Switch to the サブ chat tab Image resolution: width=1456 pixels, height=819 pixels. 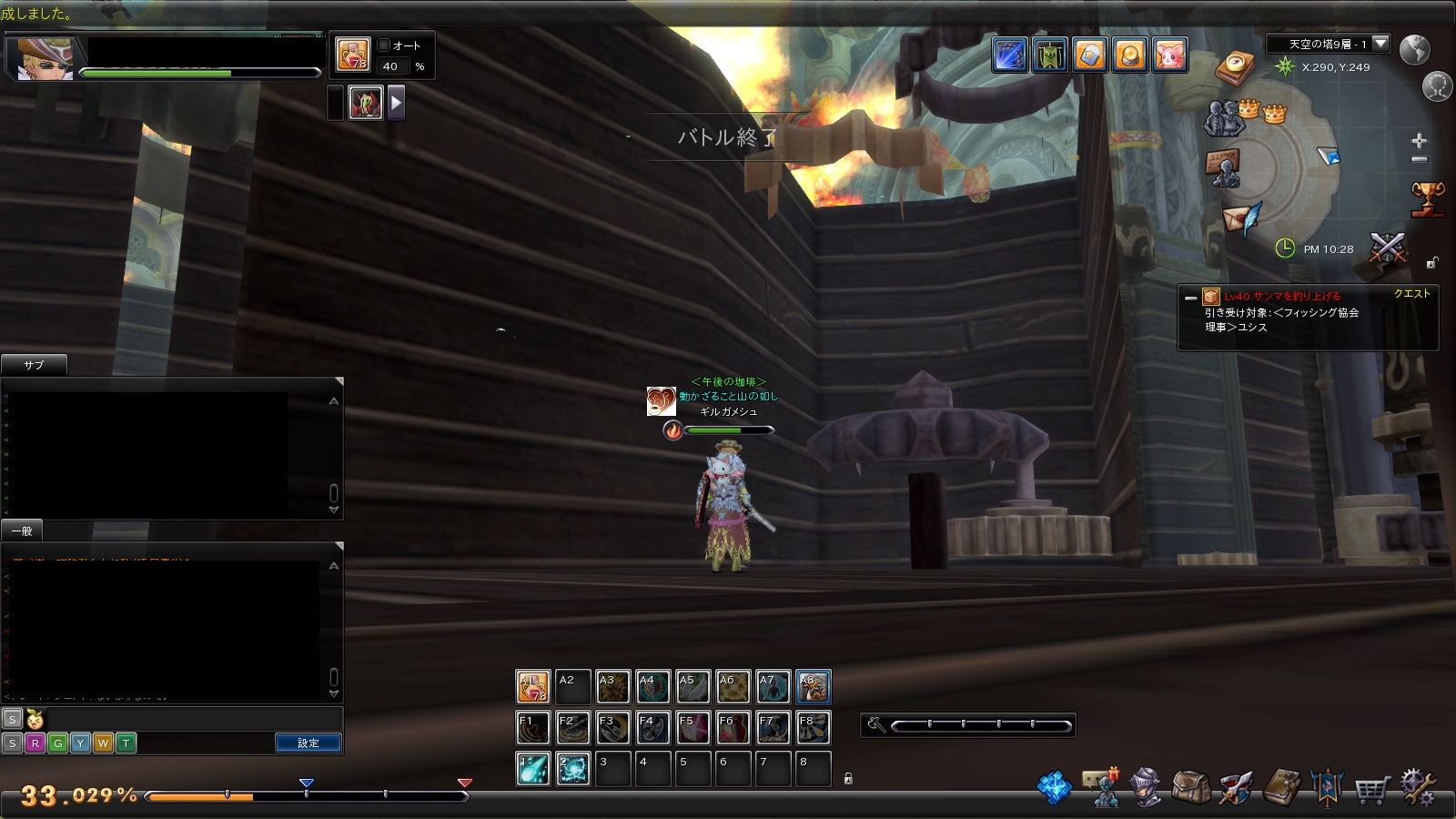tap(34, 365)
